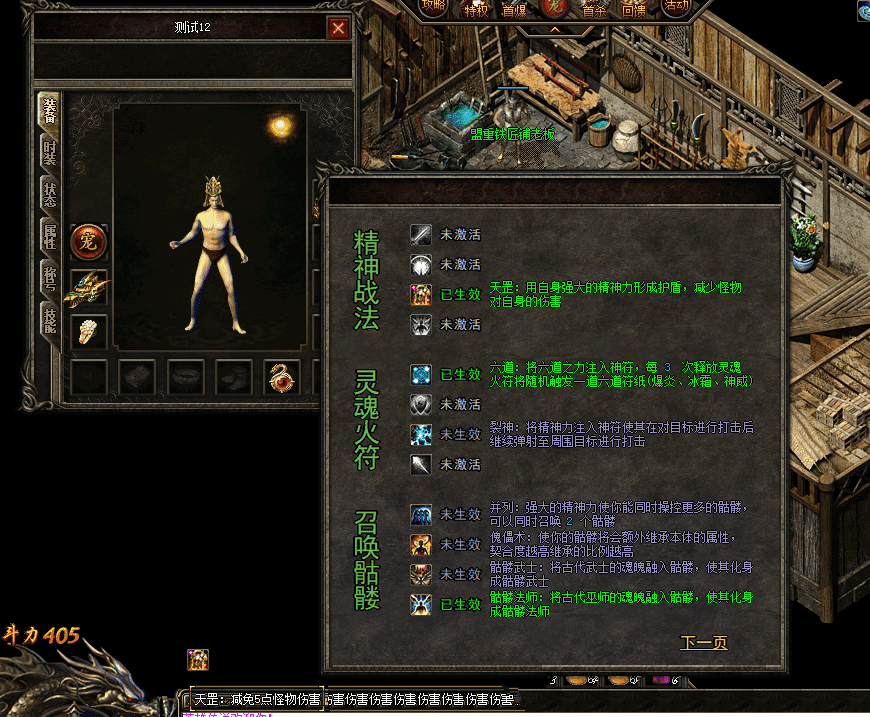Select the 装备 (equipment) tab
The height and width of the screenshot is (717, 870).
click(x=48, y=109)
